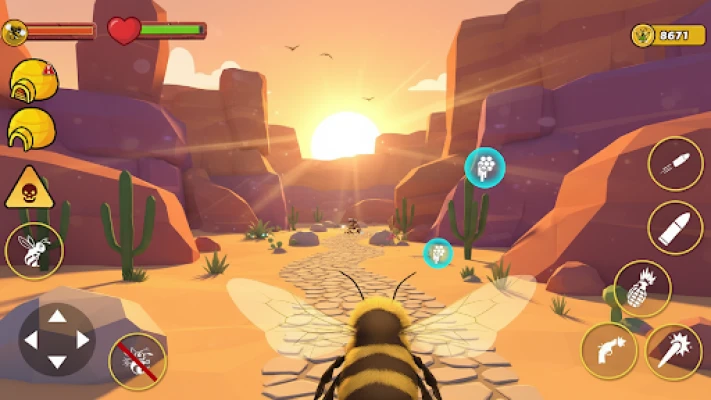
Task: Use the stinger strike attack button
Action: tap(674, 352)
